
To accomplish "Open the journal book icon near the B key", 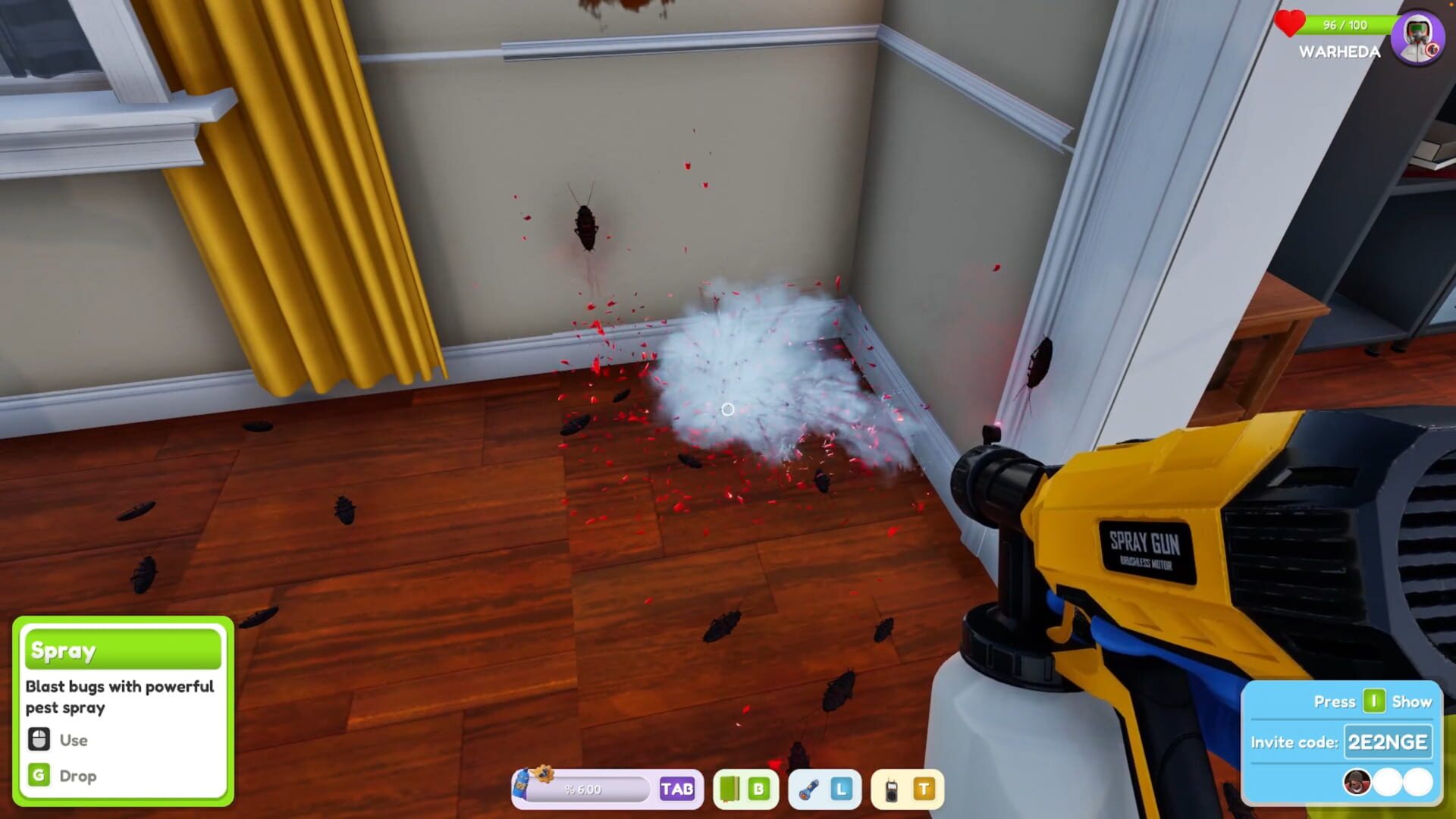I will (x=731, y=789).
